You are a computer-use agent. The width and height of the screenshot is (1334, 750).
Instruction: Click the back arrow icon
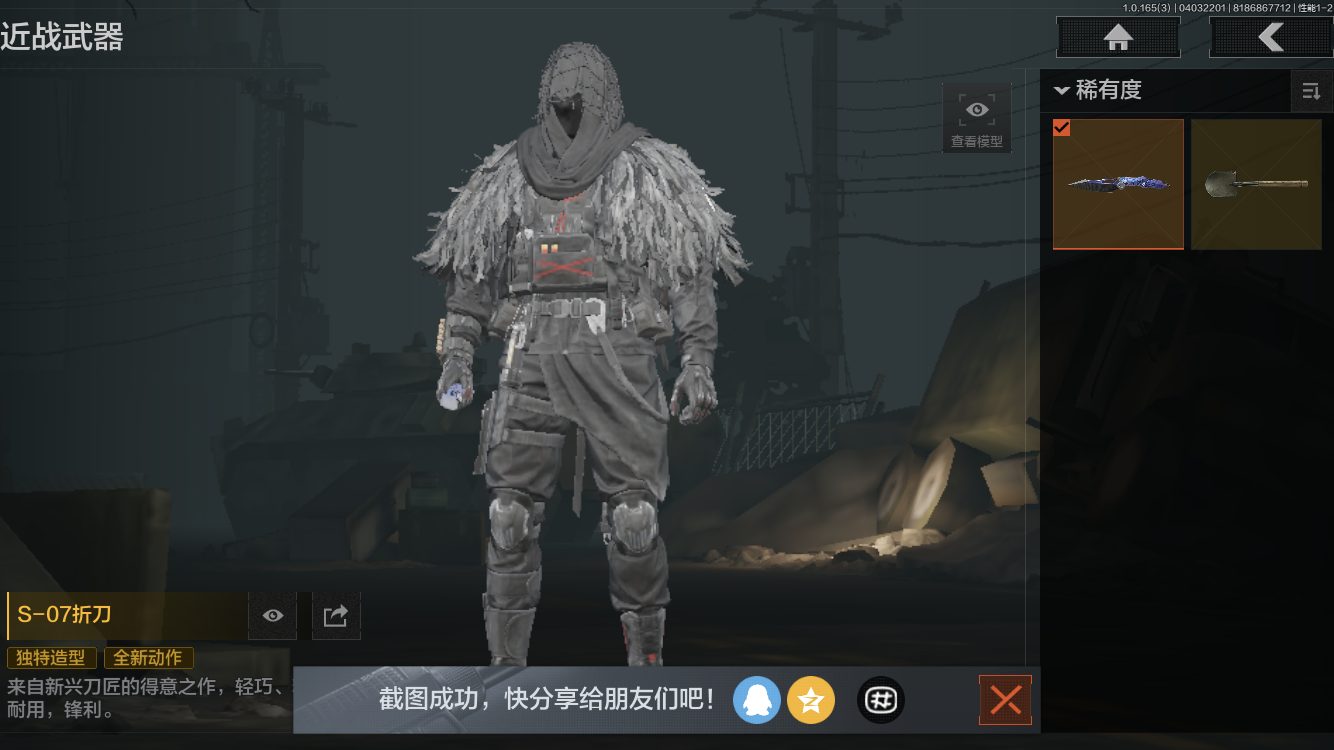coord(1272,37)
